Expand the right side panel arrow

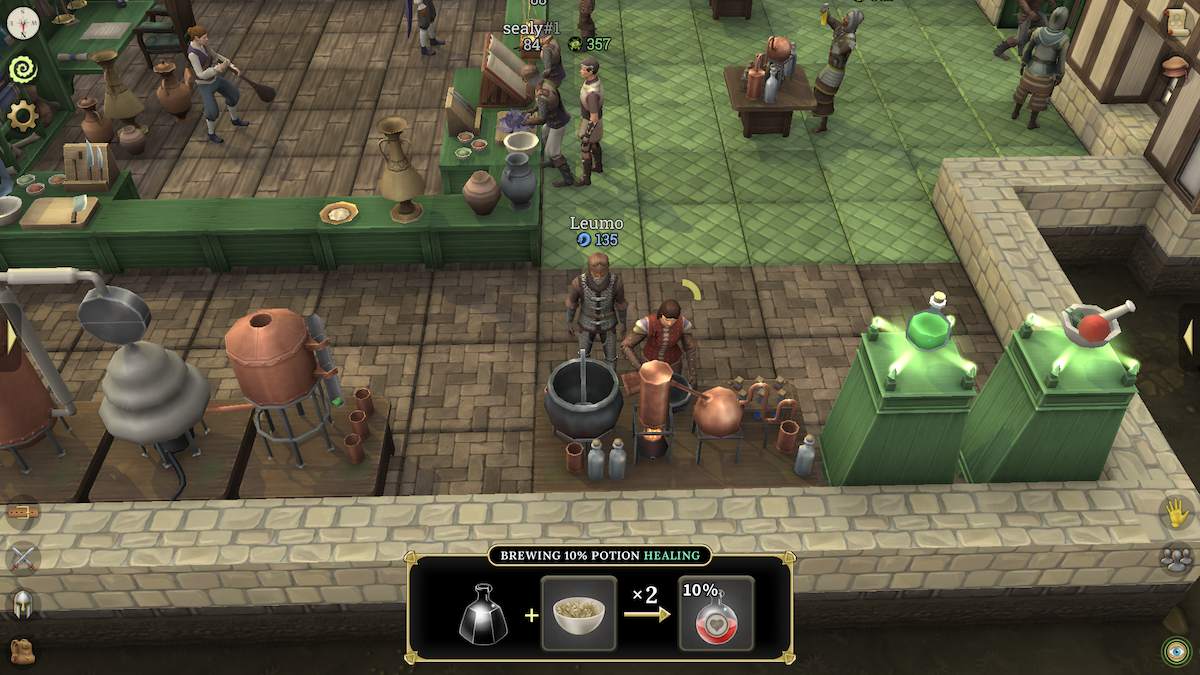pos(1188,337)
